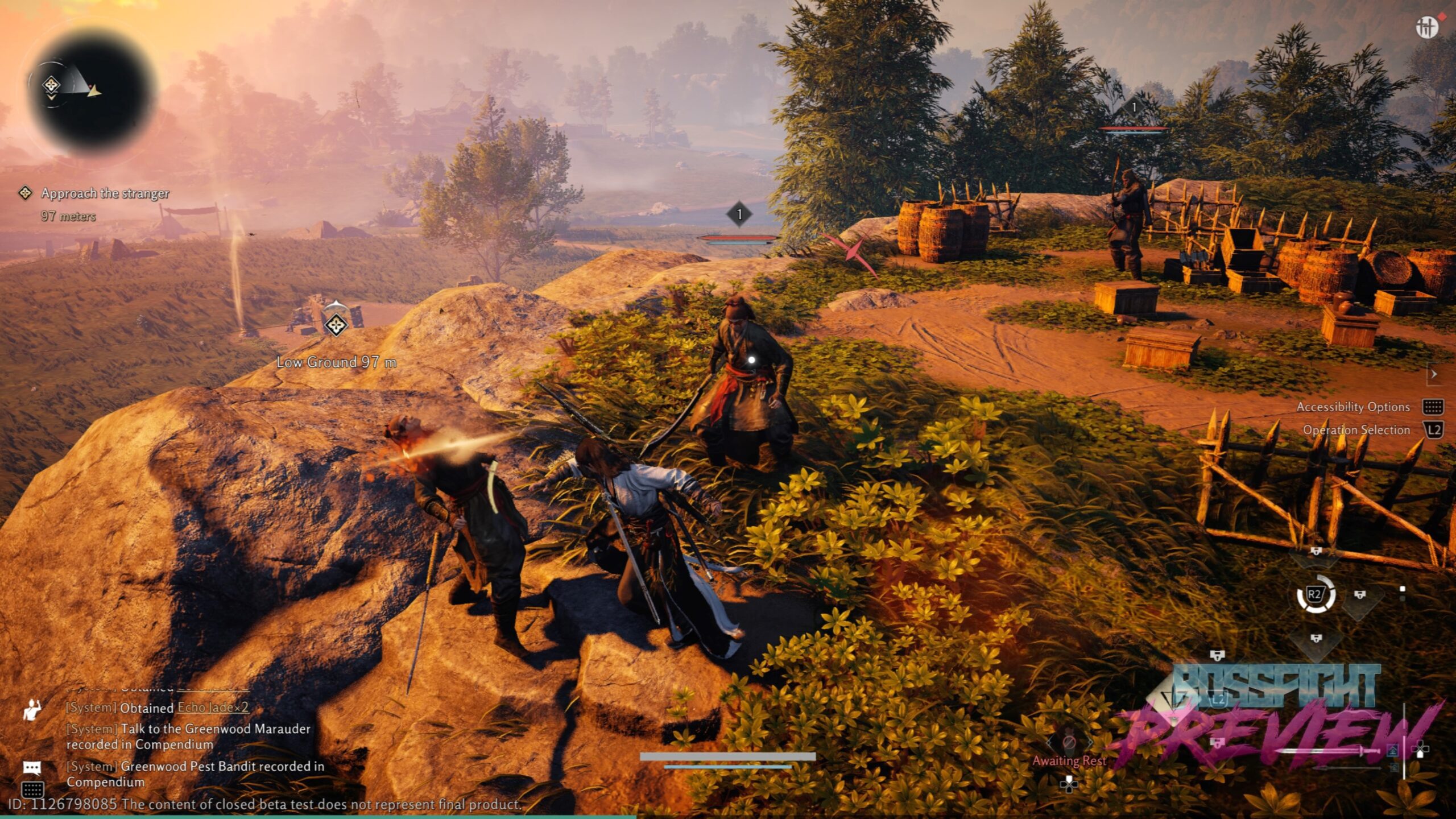Select the "Approach the stranger" objective tracker
The height and width of the screenshot is (819, 1456).
coord(105,193)
